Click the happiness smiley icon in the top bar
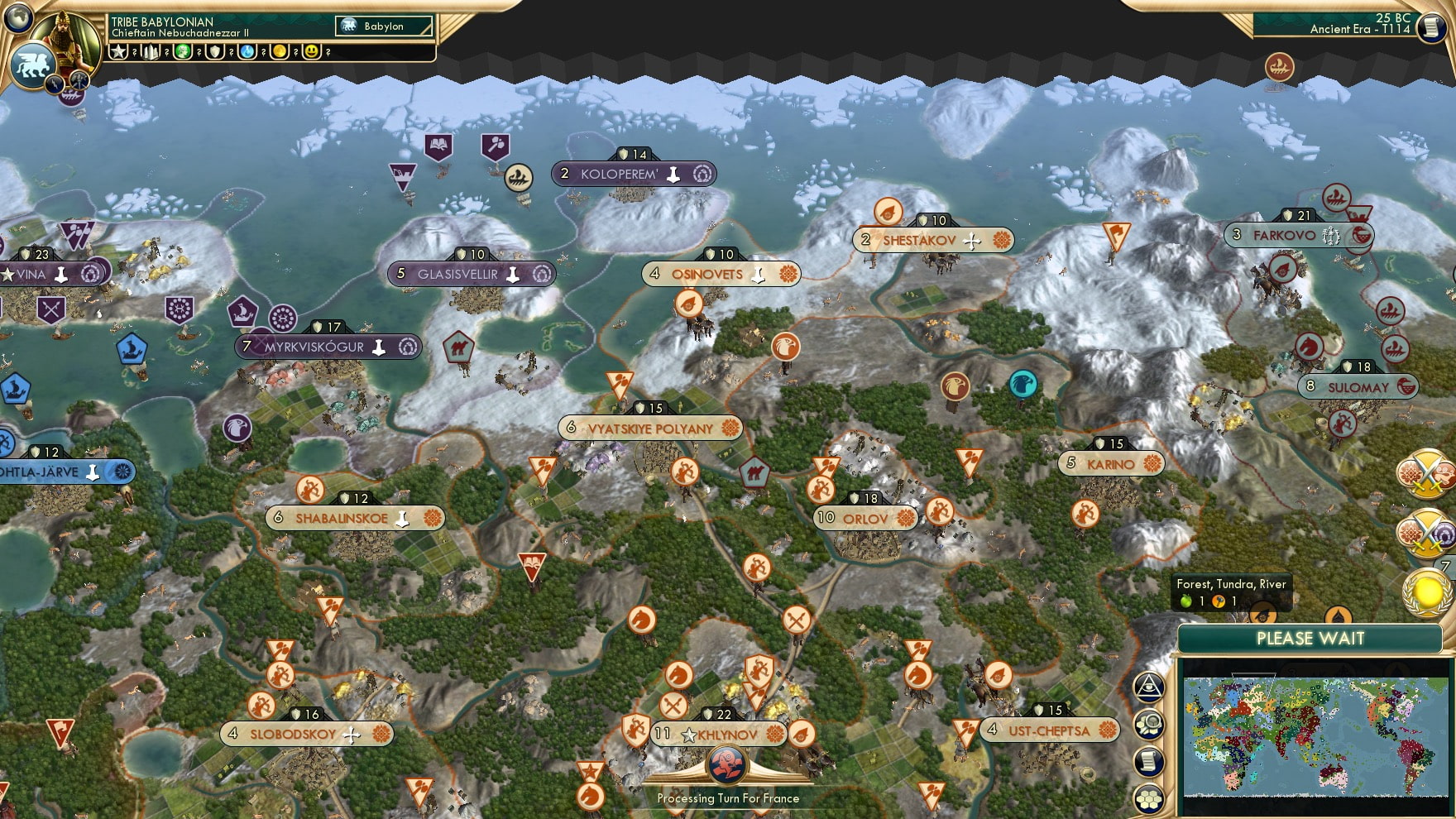The image size is (1456, 819). click(313, 51)
